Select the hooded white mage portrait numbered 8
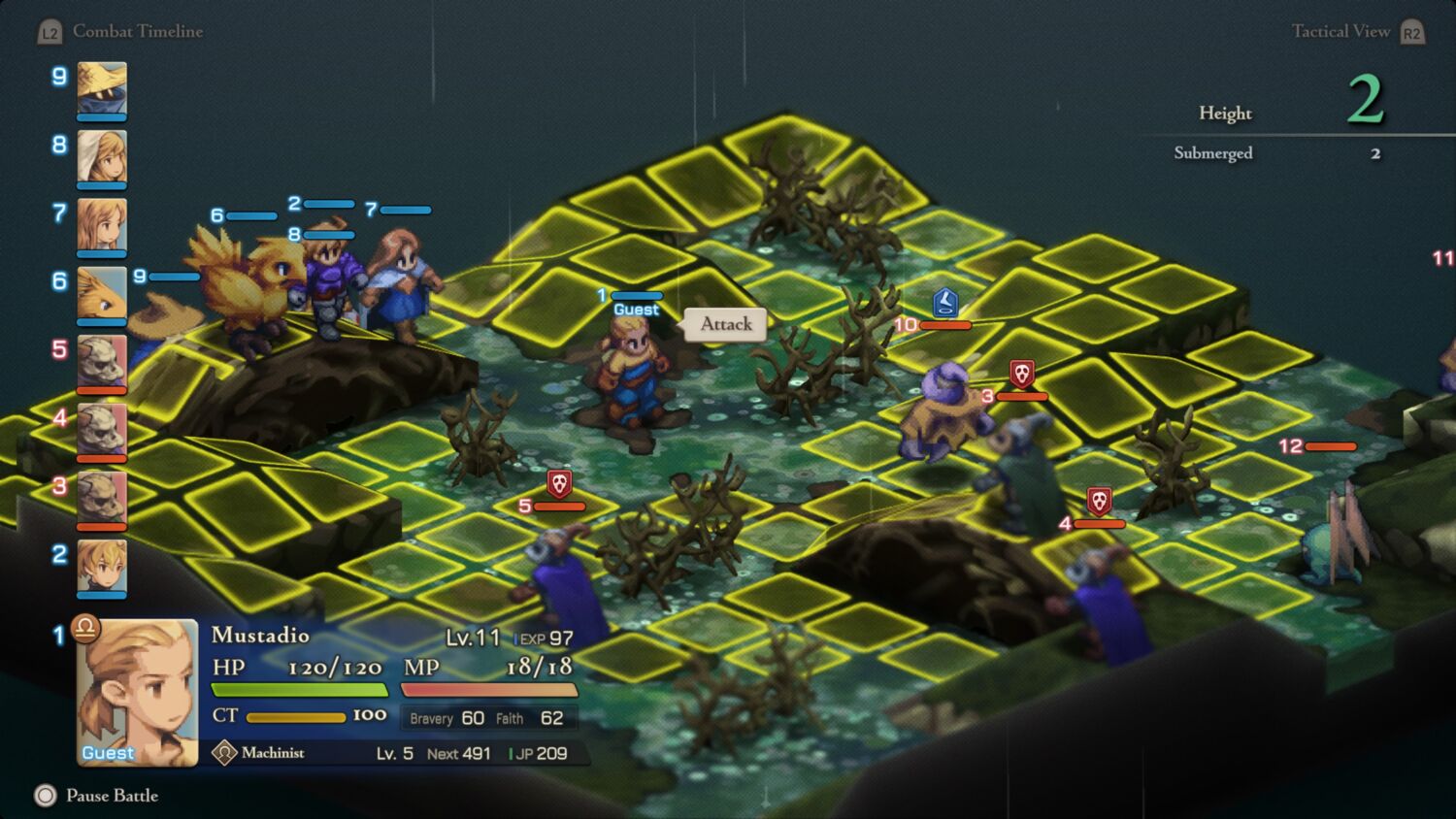1456x819 pixels. 102,156
